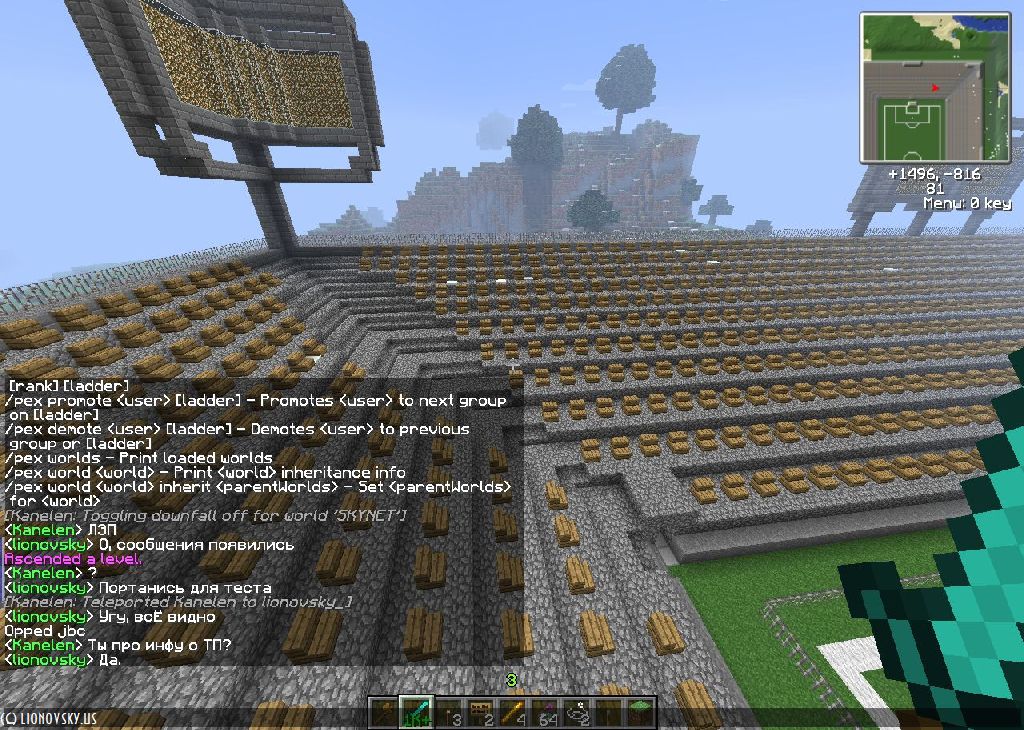Pick the hotbar slot holding 64 items
This screenshot has height=730, width=1024.
(545, 712)
